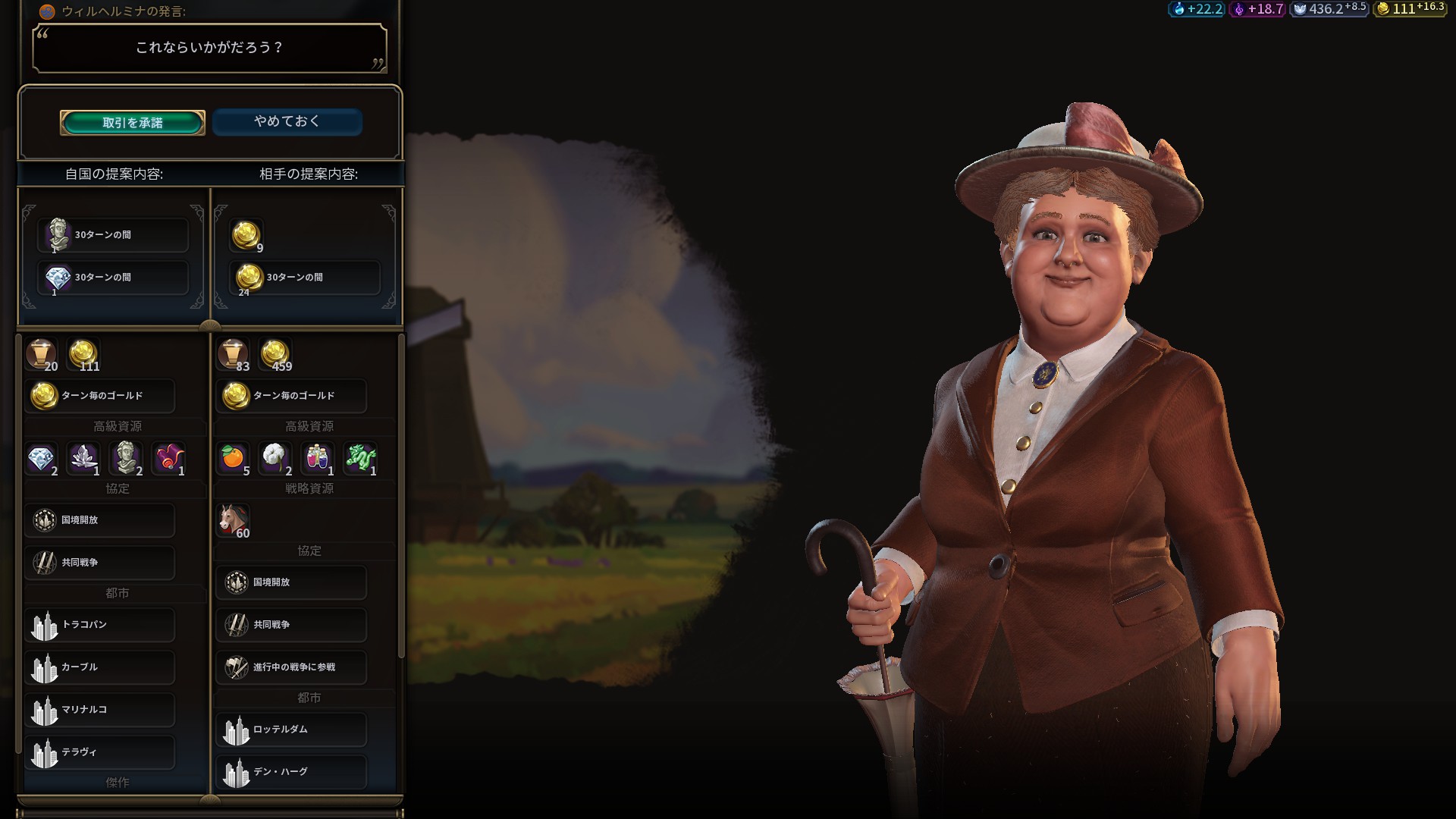Request the cotton luxury resource
1456x819 pixels.
tap(275, 458)
